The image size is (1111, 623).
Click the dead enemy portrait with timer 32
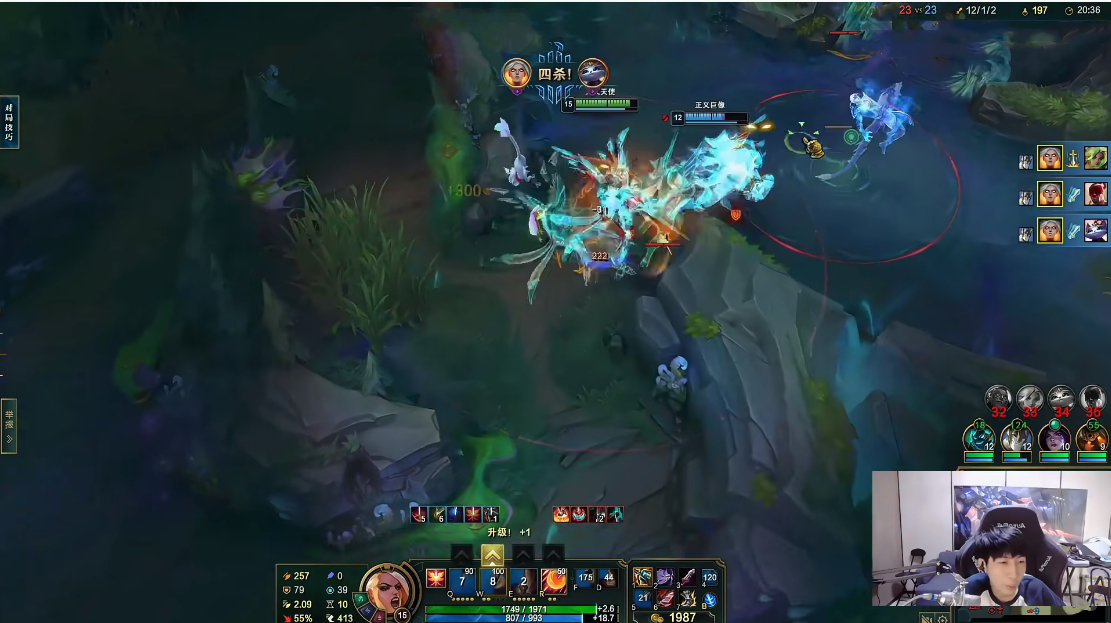997,399
